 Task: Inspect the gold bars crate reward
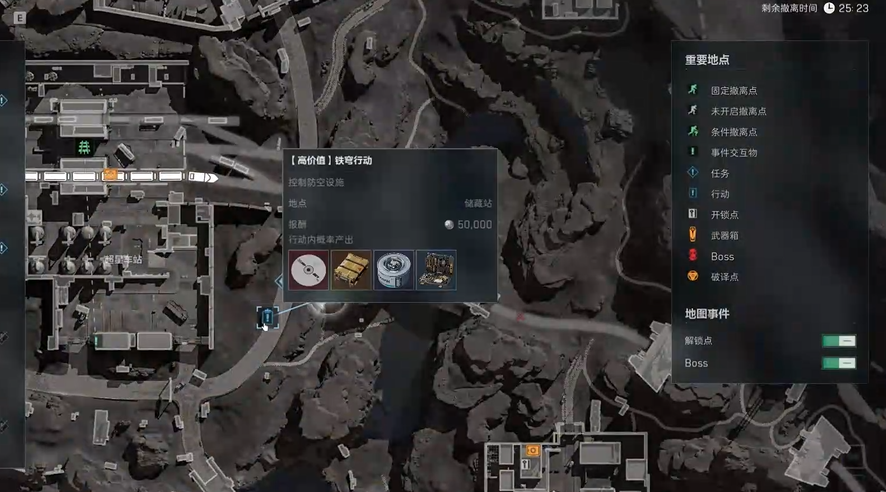pyautogui.click(x=351, y=270)
